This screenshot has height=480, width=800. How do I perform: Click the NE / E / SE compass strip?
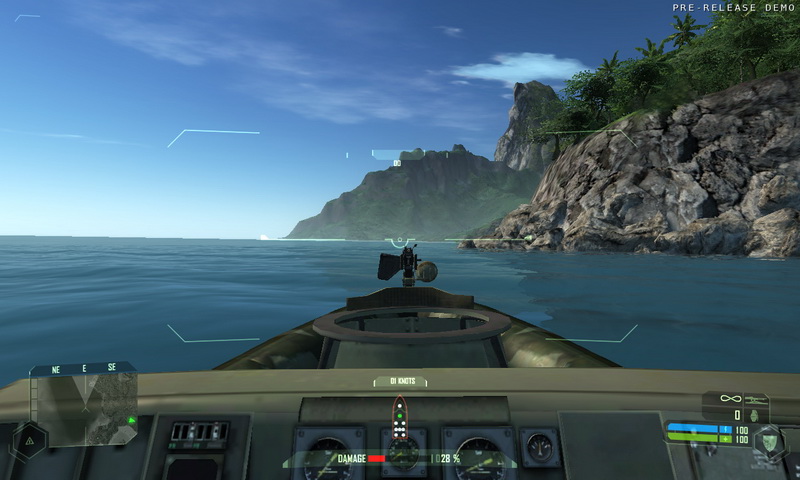pos(84,368)
